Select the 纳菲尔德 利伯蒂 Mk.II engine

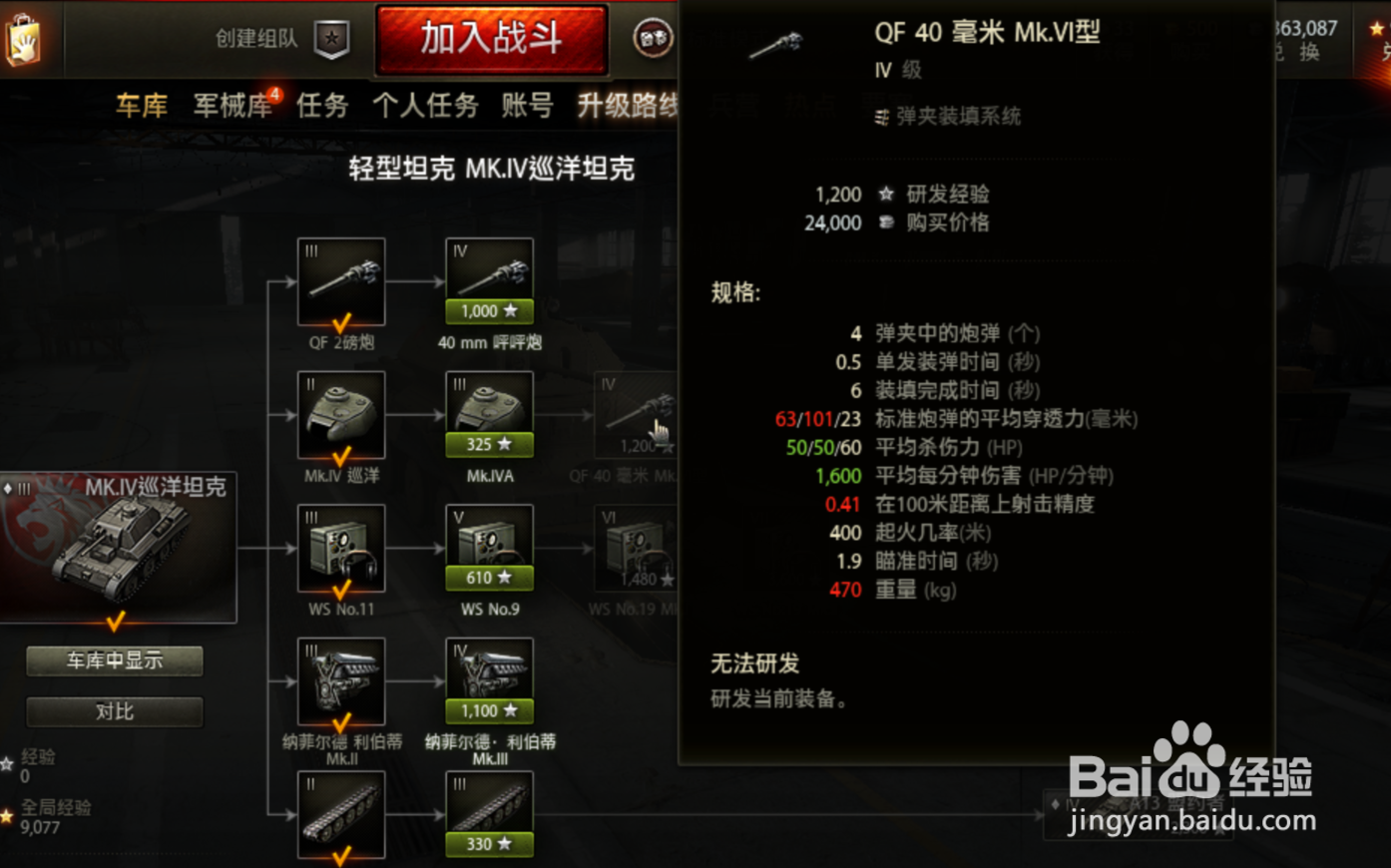341,681
